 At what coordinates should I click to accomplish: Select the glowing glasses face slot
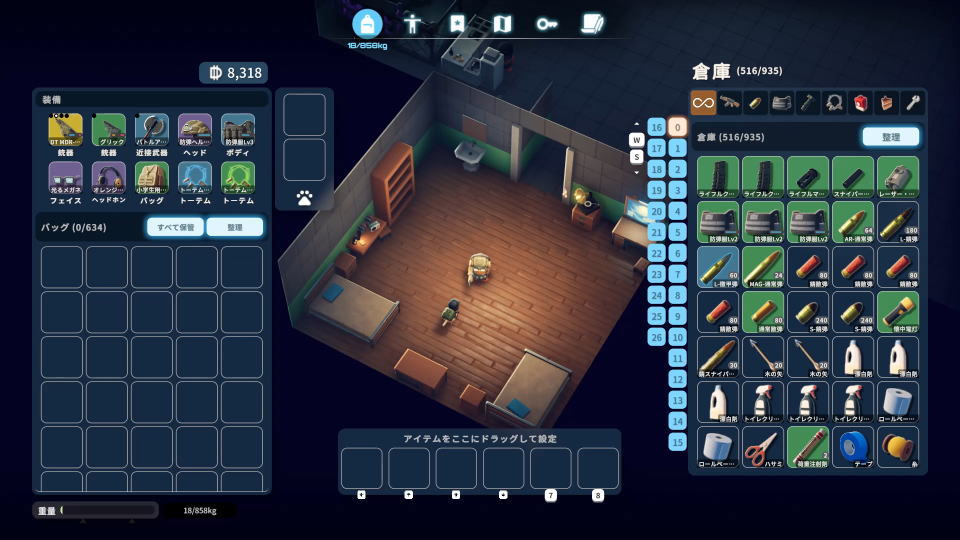(x=66, y=180)
